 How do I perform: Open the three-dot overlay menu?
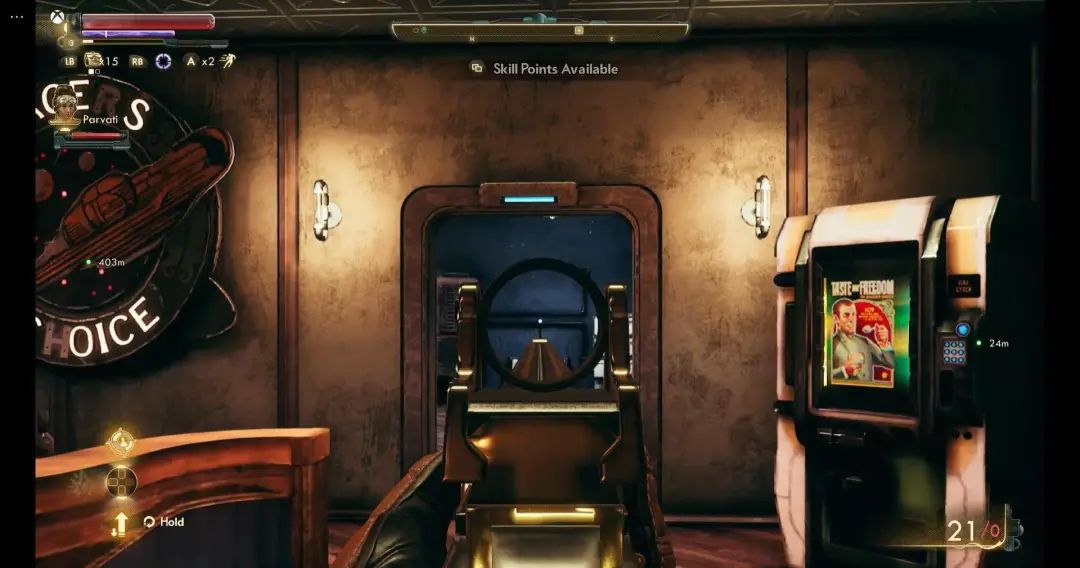[17, 17]
